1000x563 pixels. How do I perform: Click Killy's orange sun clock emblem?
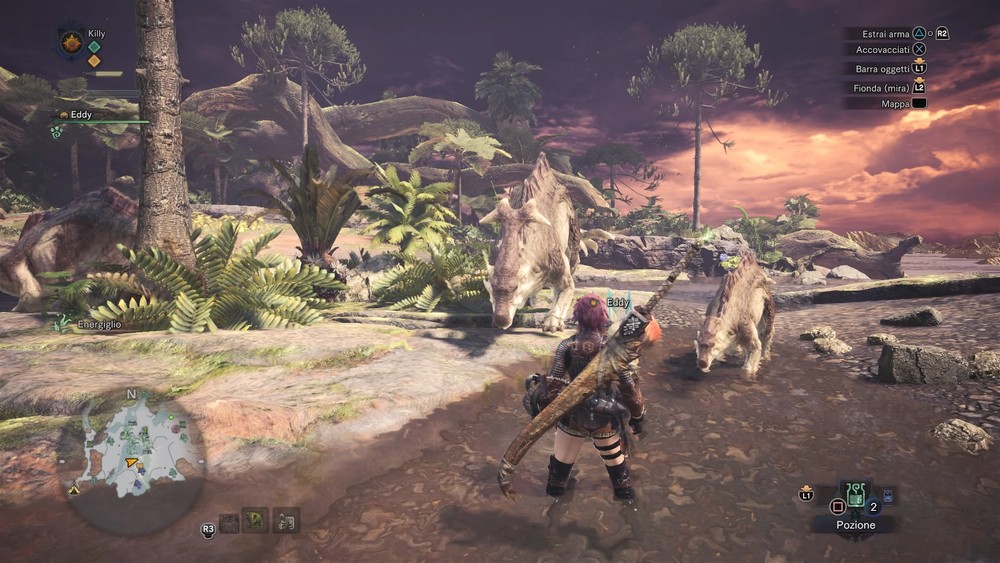(x=71, y=42)
